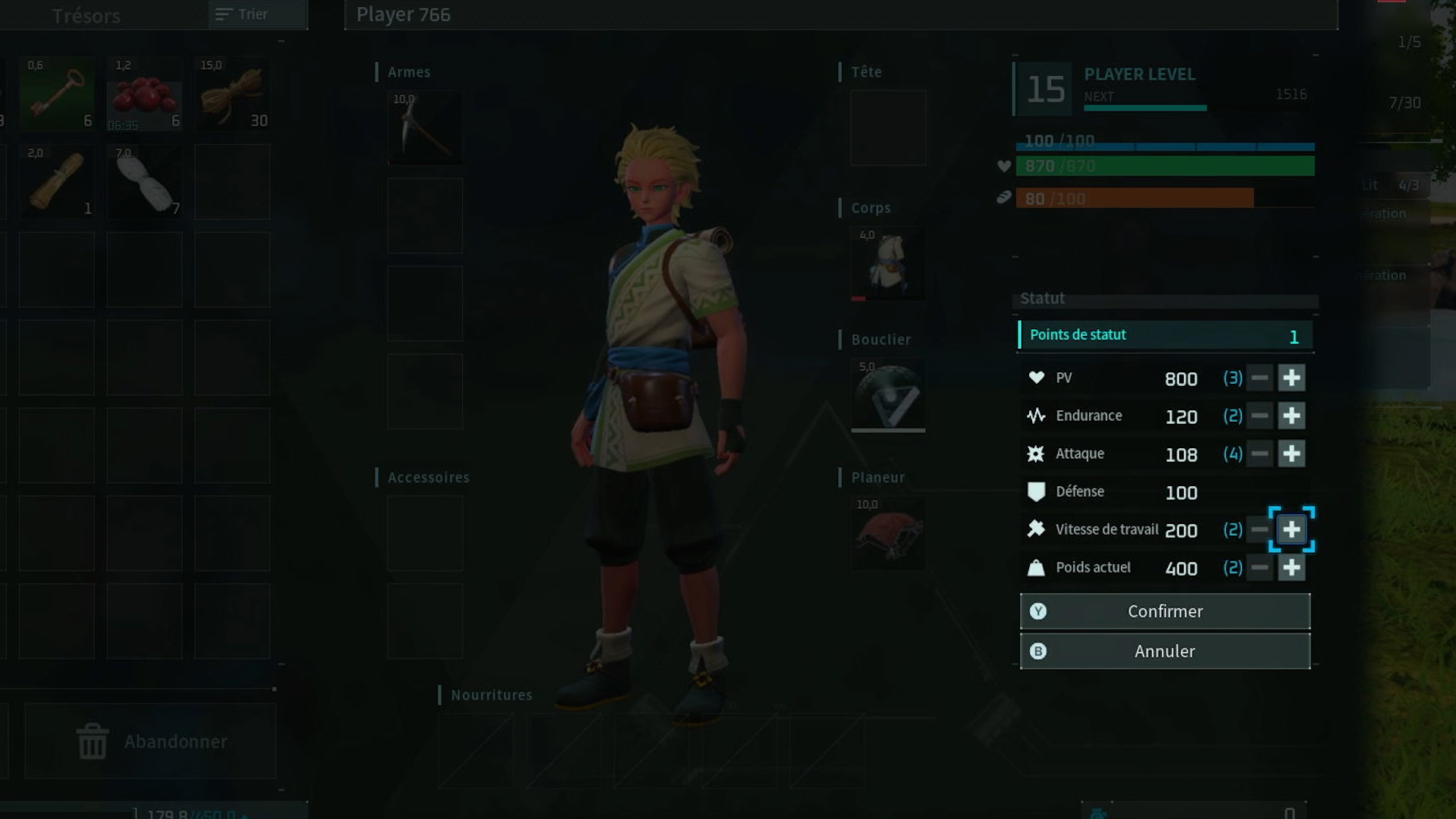The width and height of the screenshot is (1456, 819).
Task: Add a point to Endurance
Action: pyautogui.click(x=1291, y=416)
